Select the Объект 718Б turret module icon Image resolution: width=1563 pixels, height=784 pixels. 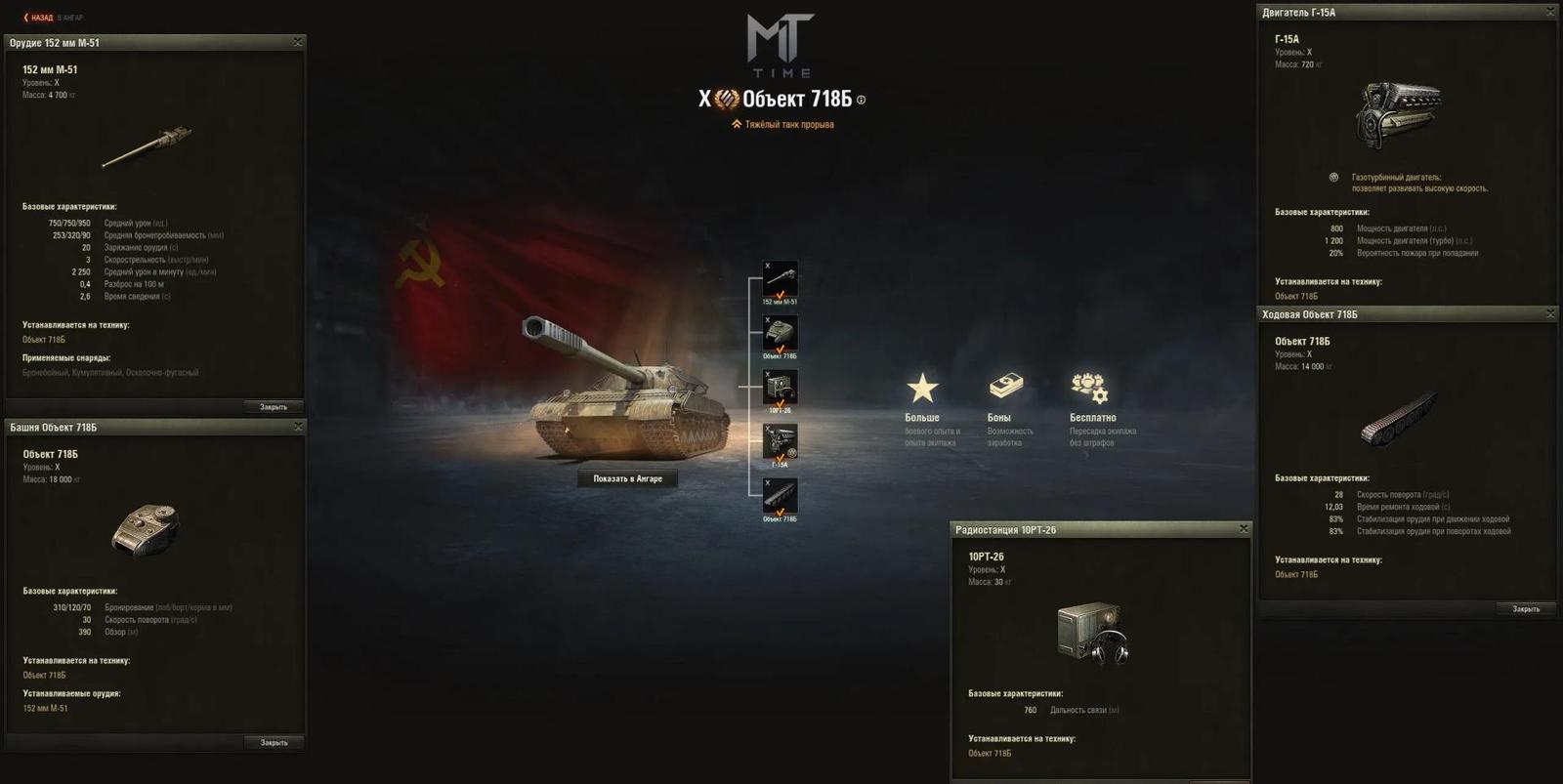click(781, 332)
